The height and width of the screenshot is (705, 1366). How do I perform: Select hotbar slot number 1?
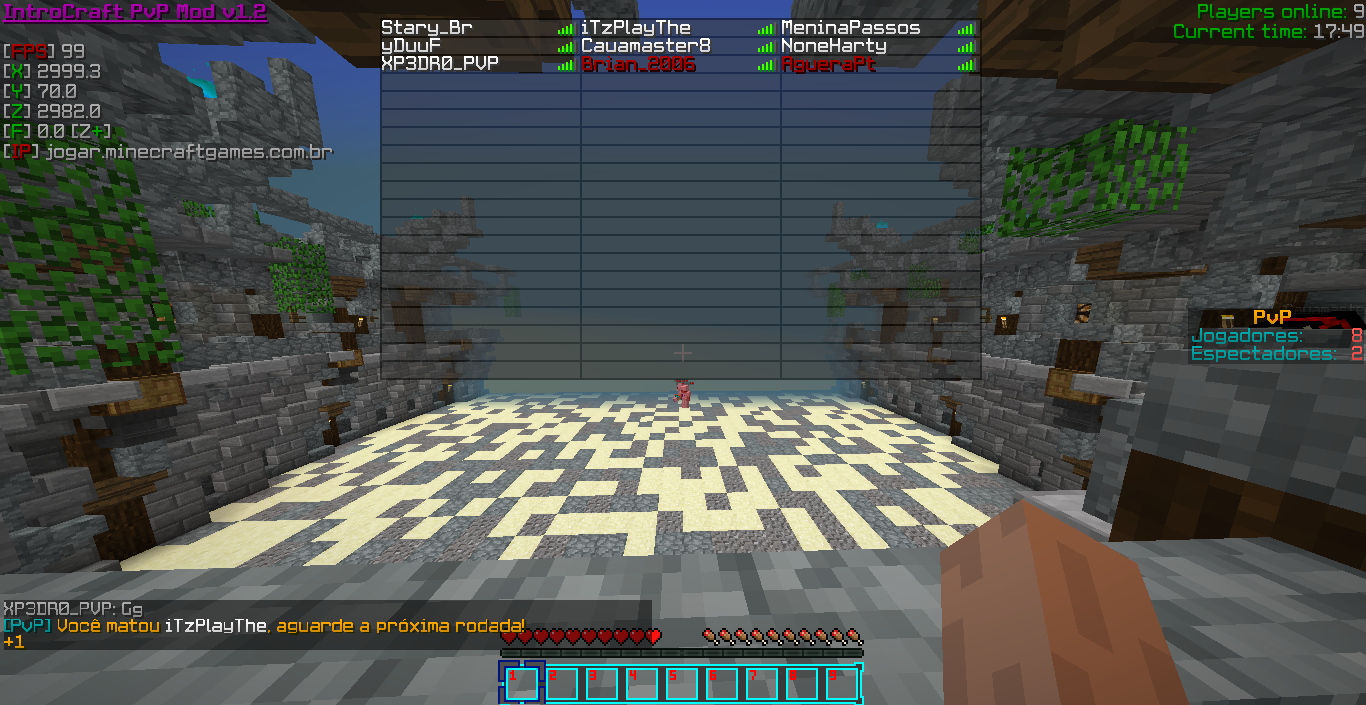[x=521, y=684]
